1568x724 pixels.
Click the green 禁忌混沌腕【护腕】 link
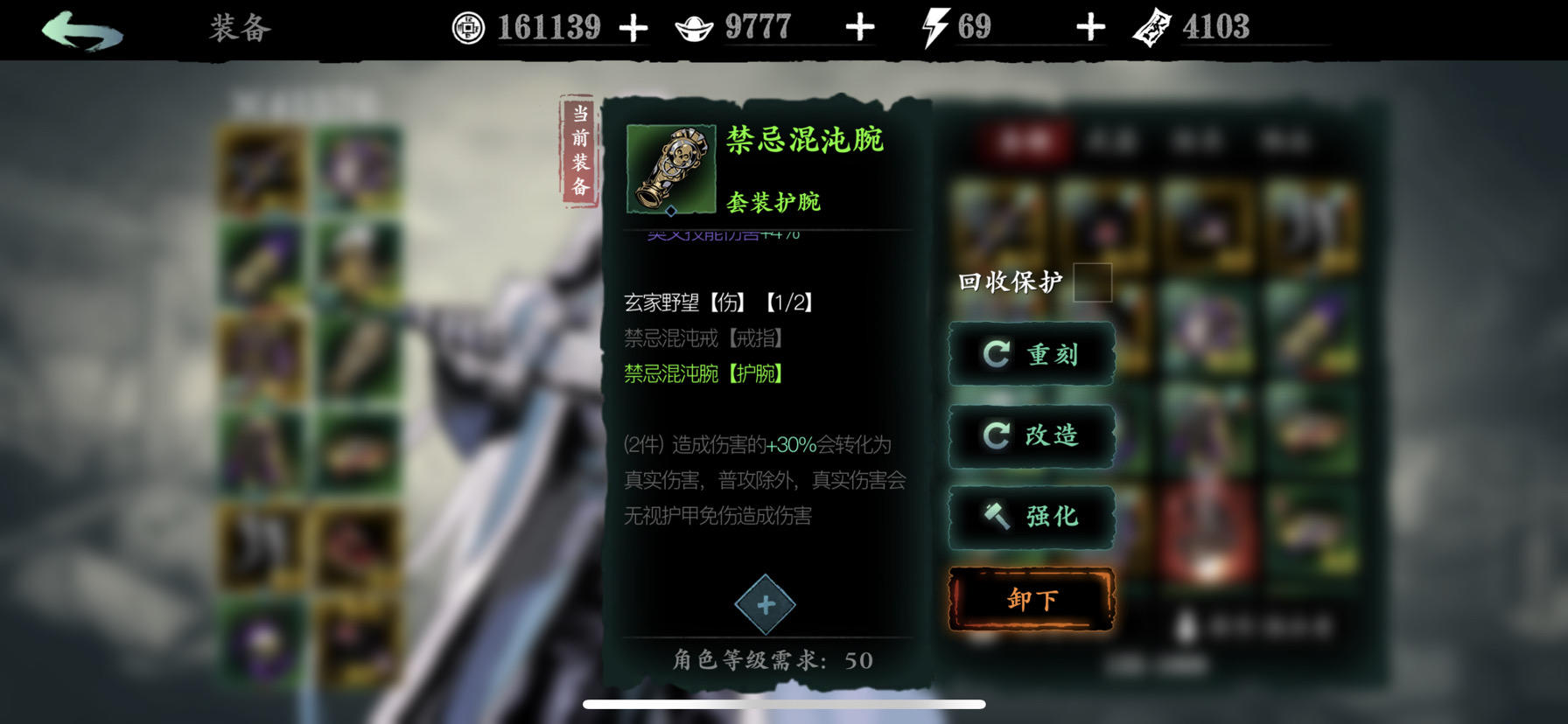click(x=702, y=375)
